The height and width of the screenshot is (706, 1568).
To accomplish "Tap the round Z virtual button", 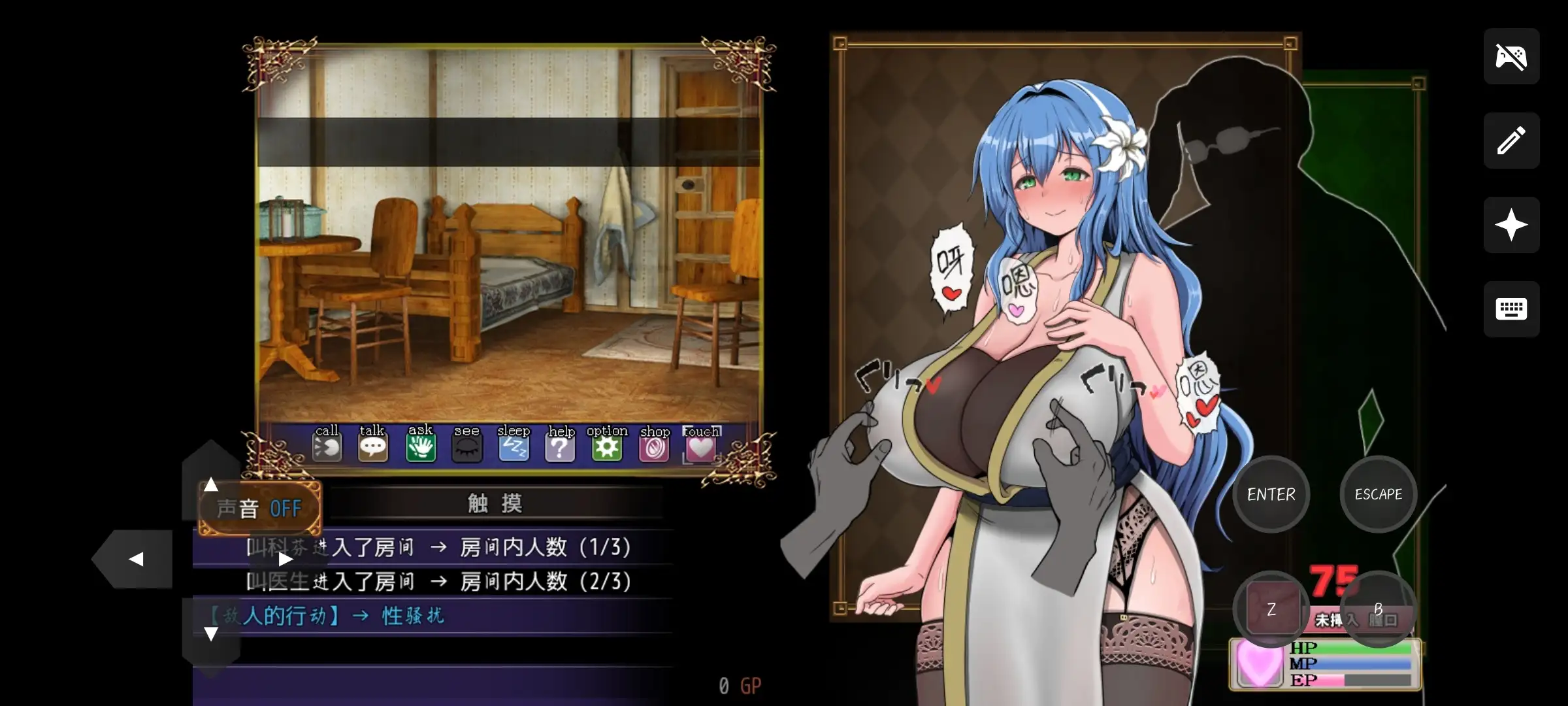I will (1271, 609).
